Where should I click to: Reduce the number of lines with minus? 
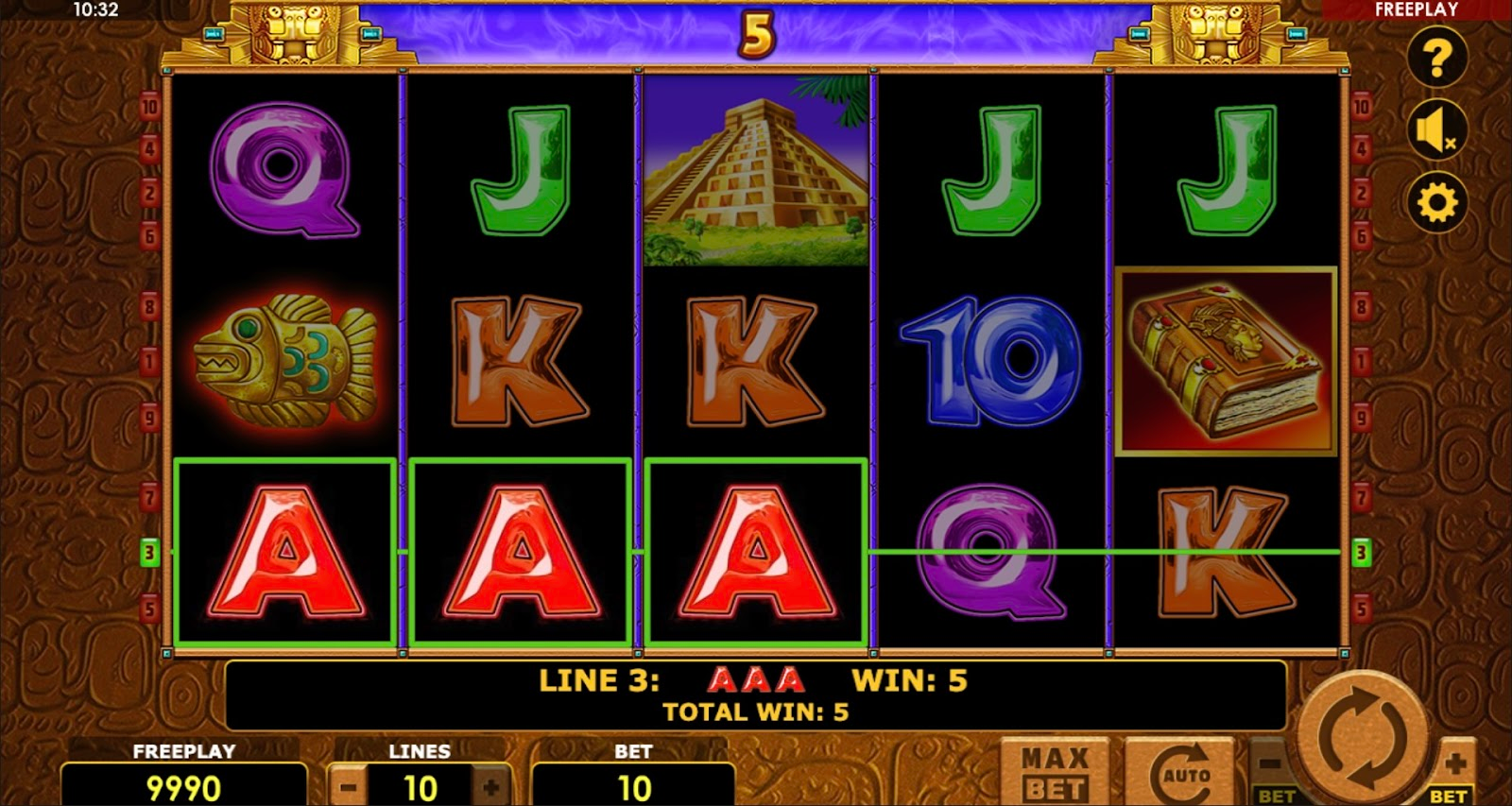349,787
